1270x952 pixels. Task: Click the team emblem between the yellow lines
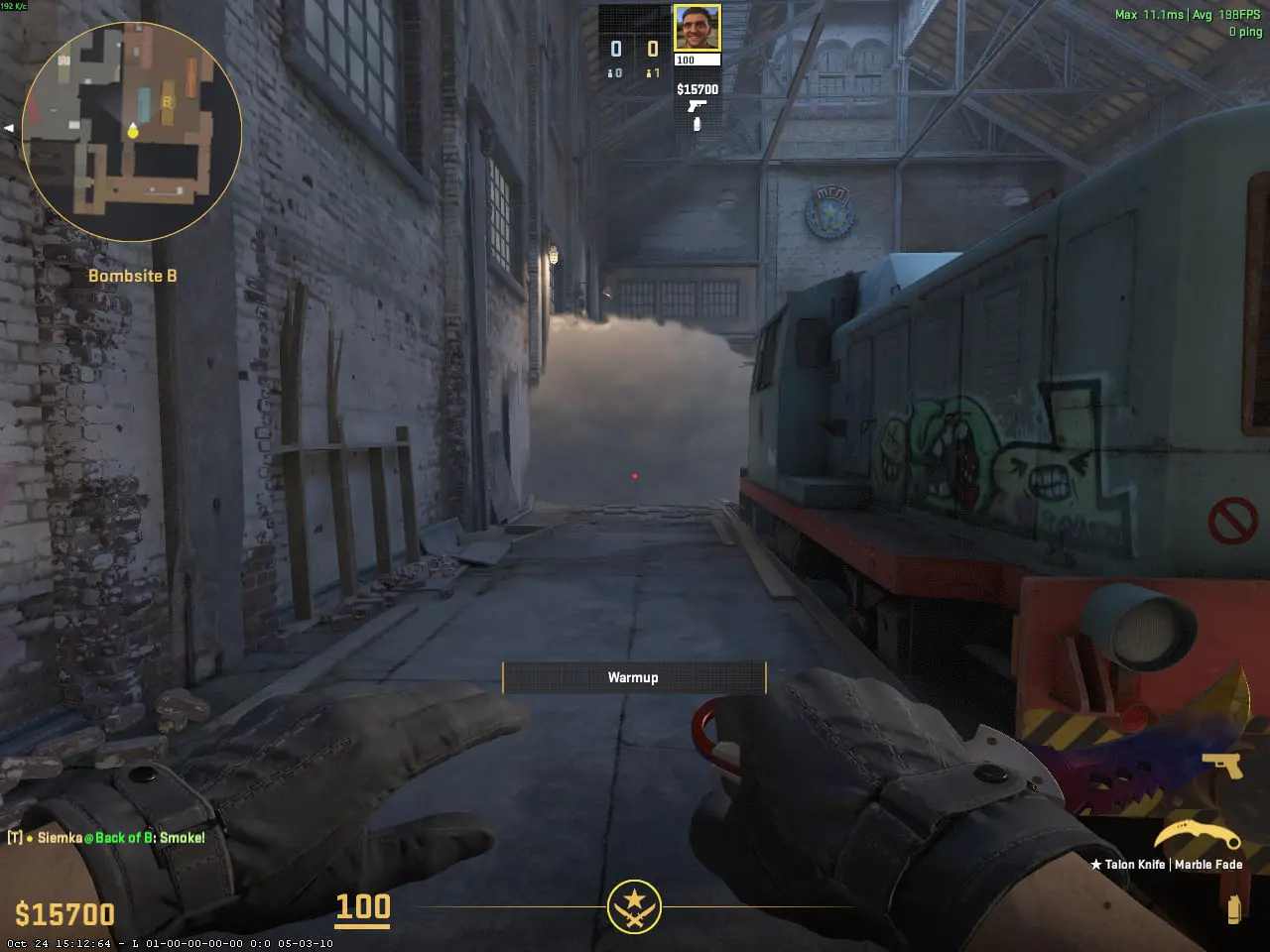634,906
